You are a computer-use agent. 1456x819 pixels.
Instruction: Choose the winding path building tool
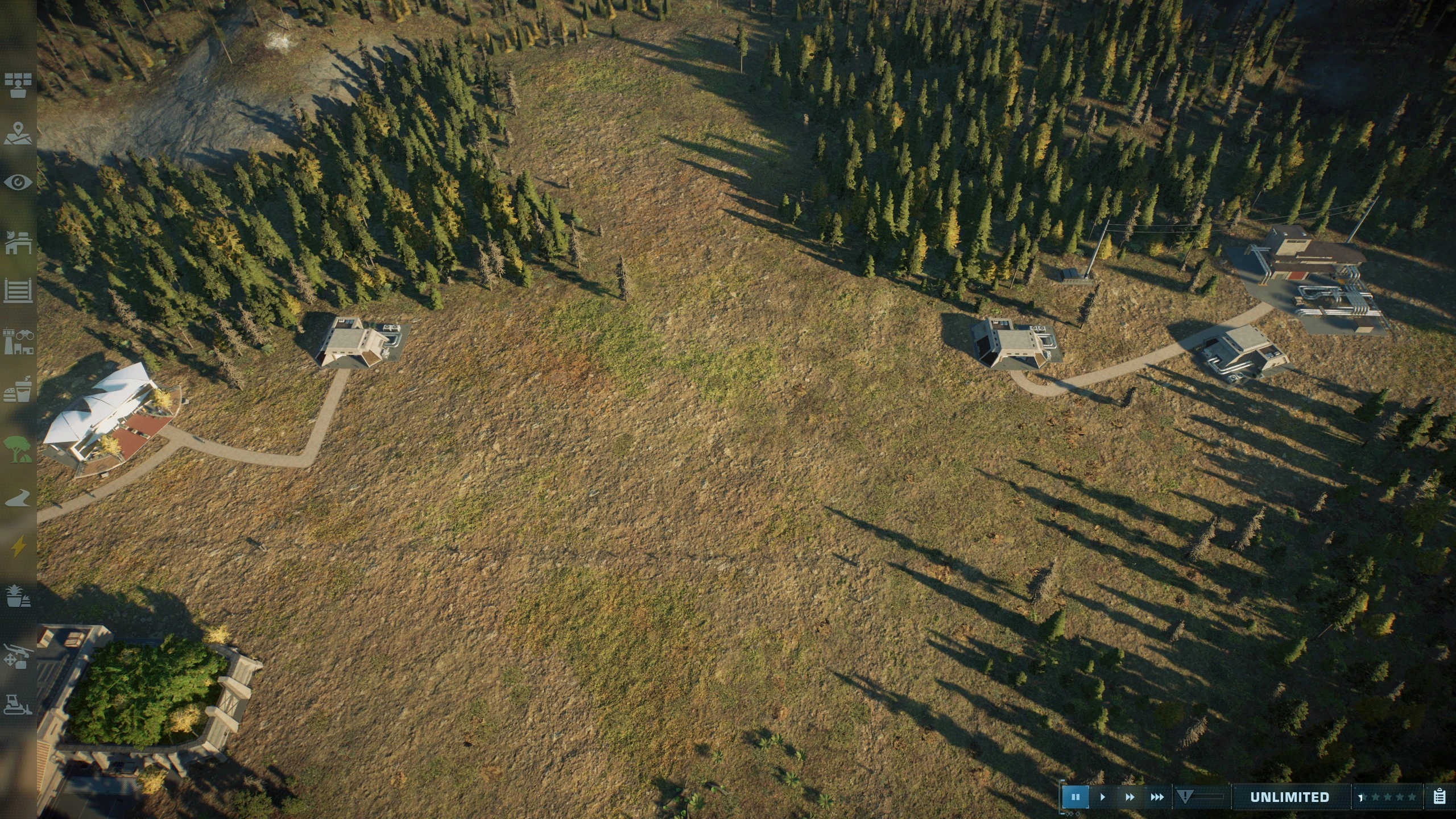18,498
